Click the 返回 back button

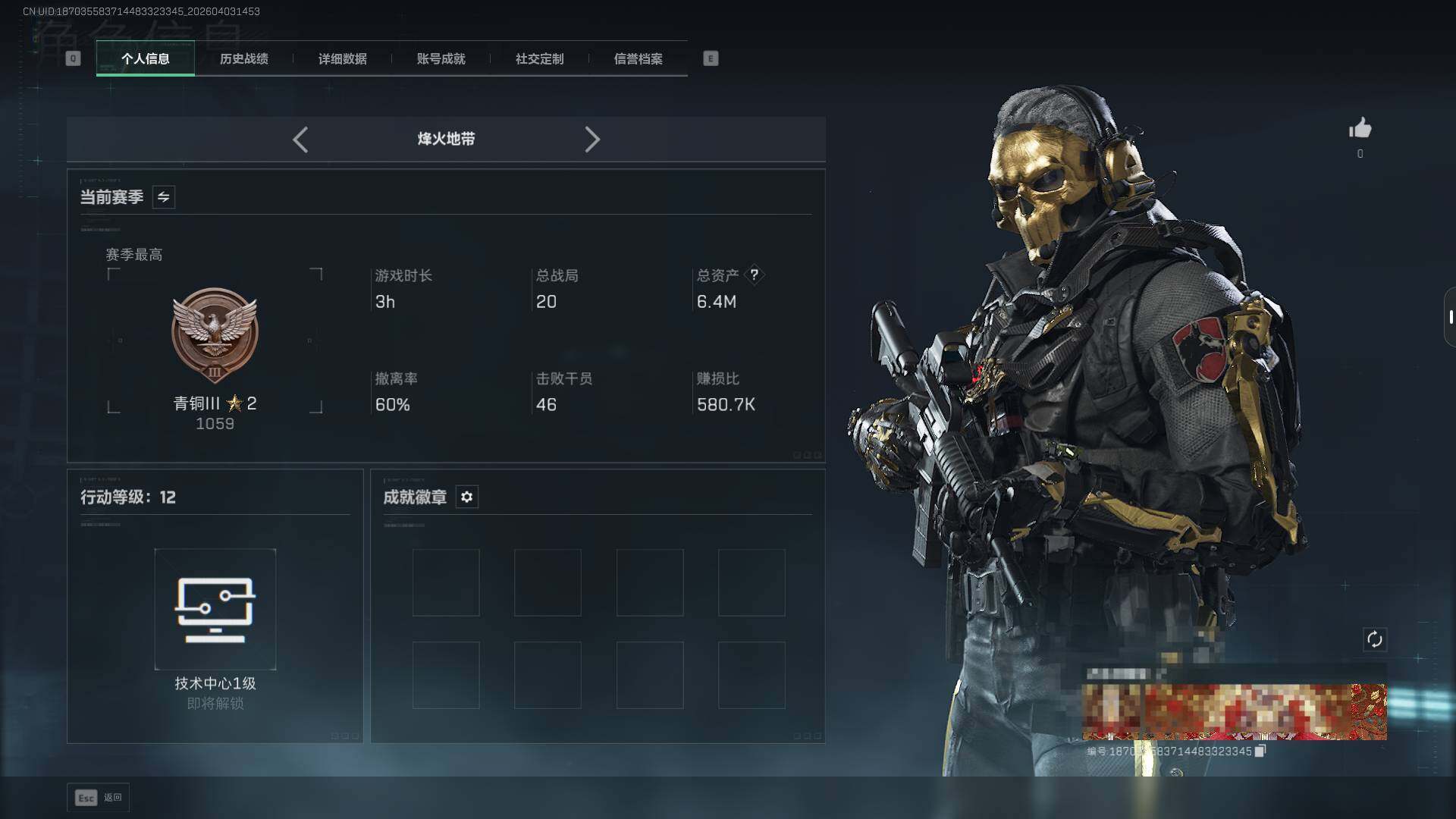pos(98,798)
